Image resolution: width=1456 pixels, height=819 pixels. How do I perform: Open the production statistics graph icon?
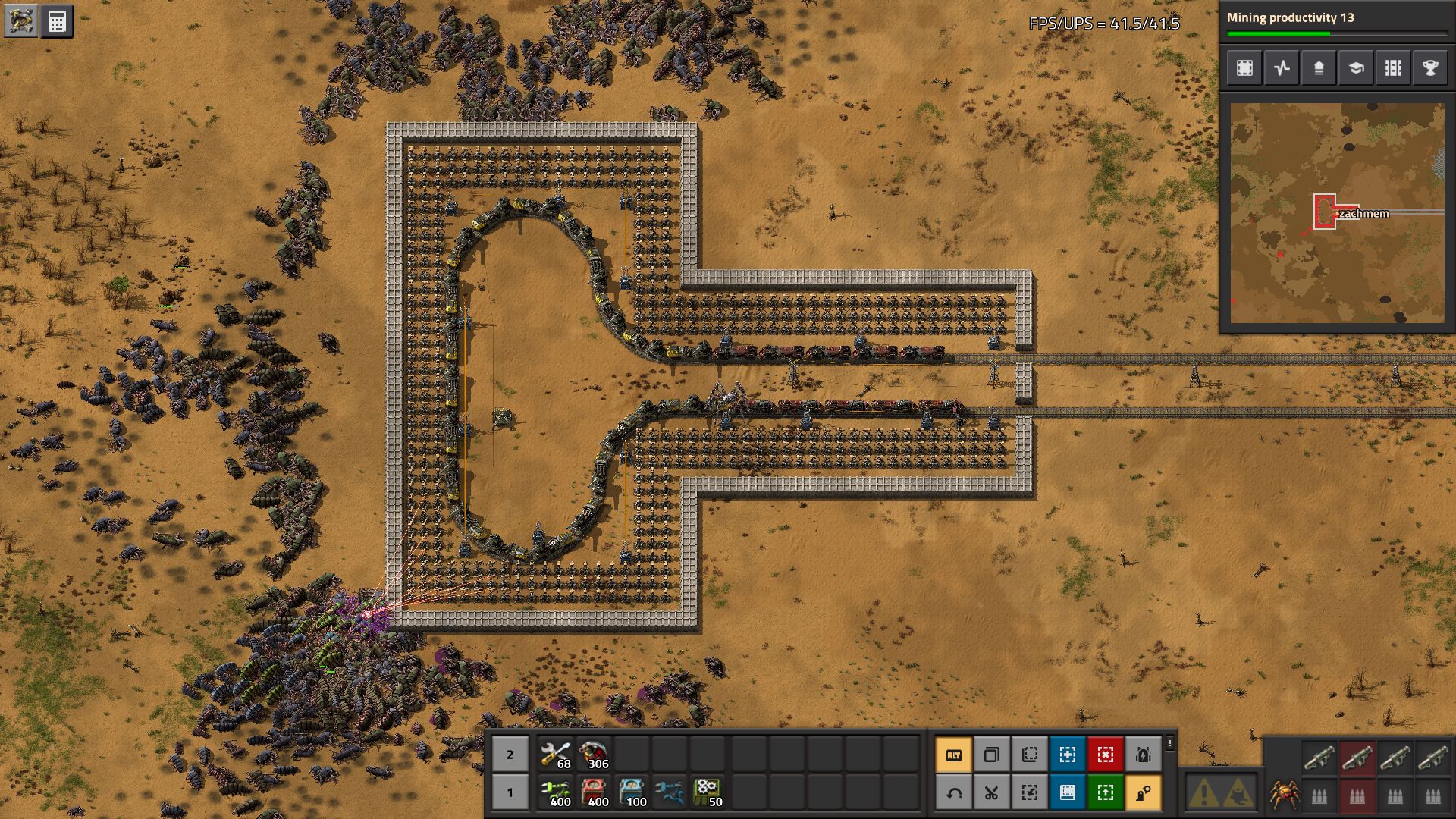coord(1282,68)
